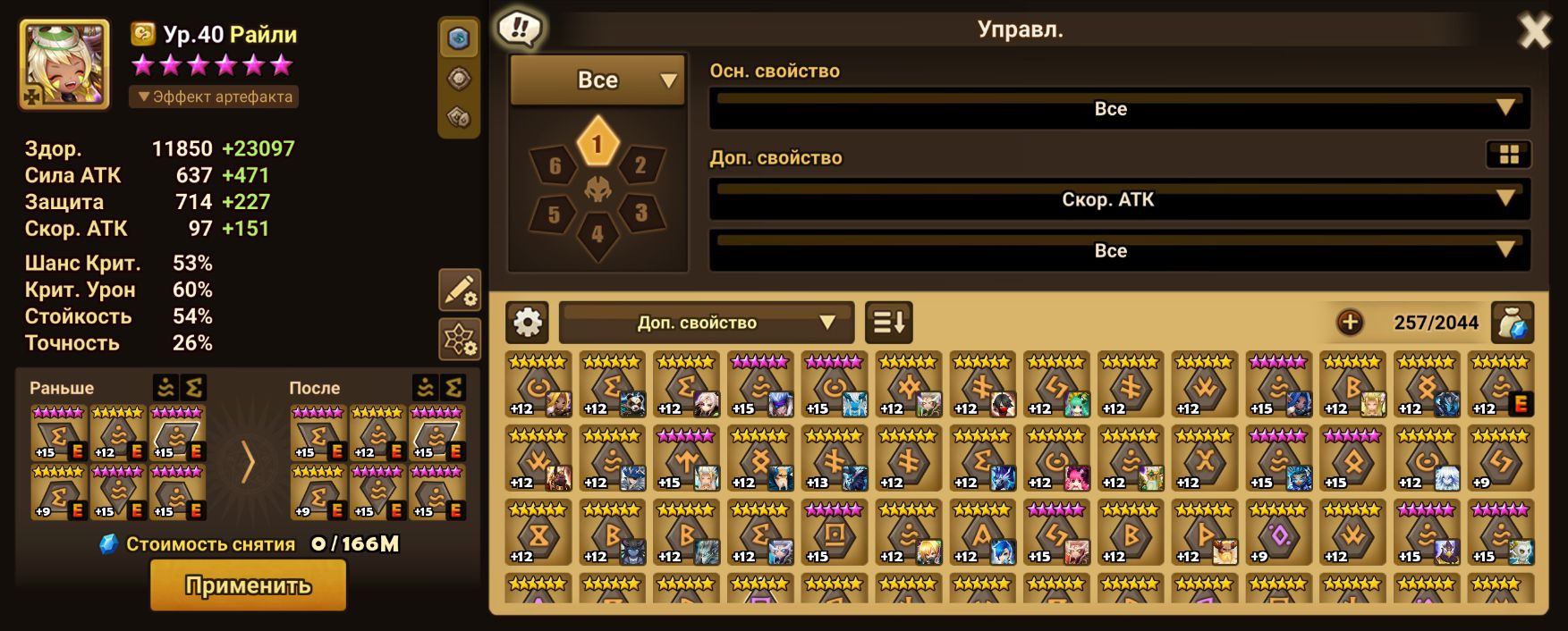
Task: Toggle the sort order button
Action: (888, 322)
